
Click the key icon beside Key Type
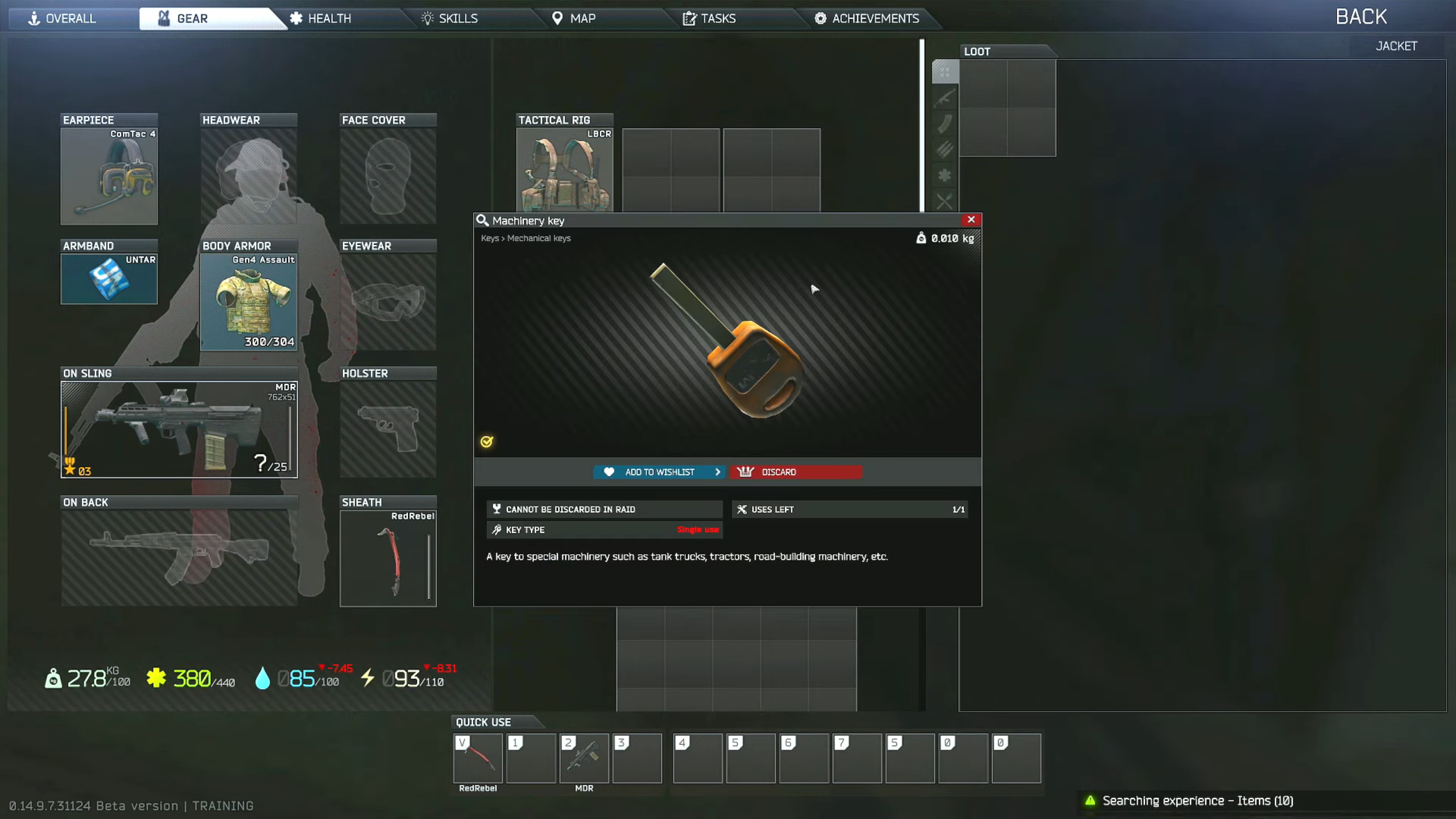point(496,530)
